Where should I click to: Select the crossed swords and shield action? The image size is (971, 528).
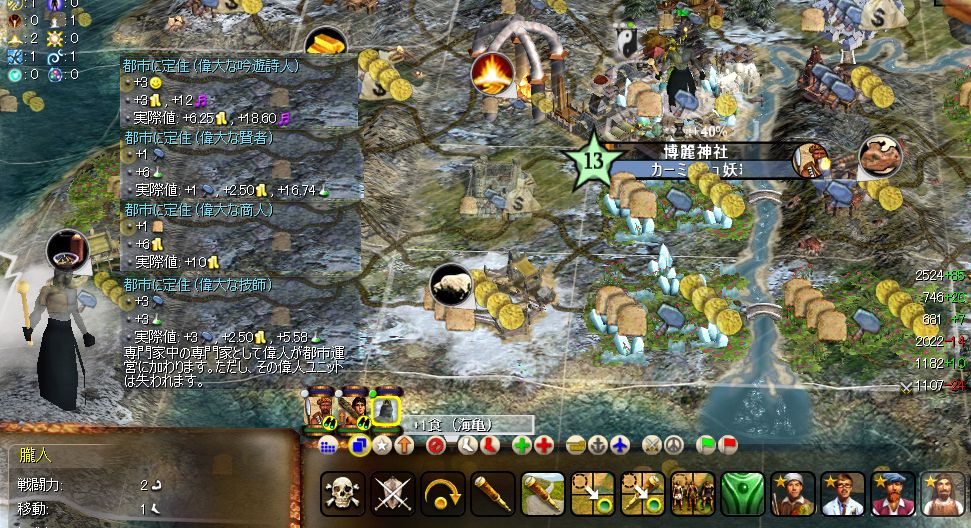pos(392,493)
